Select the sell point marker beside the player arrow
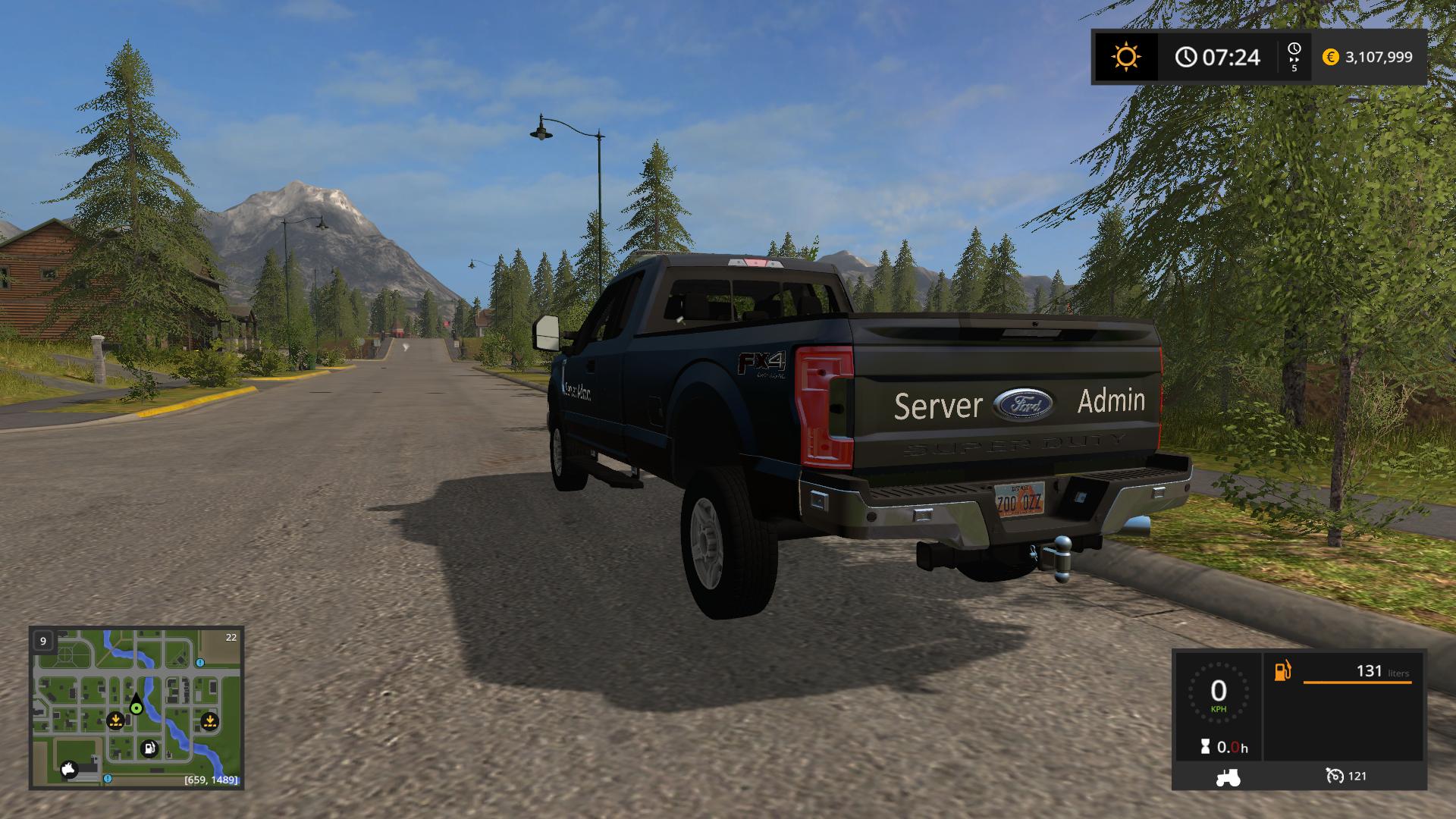Viewport: 1456px width, 819px height. 115,720
